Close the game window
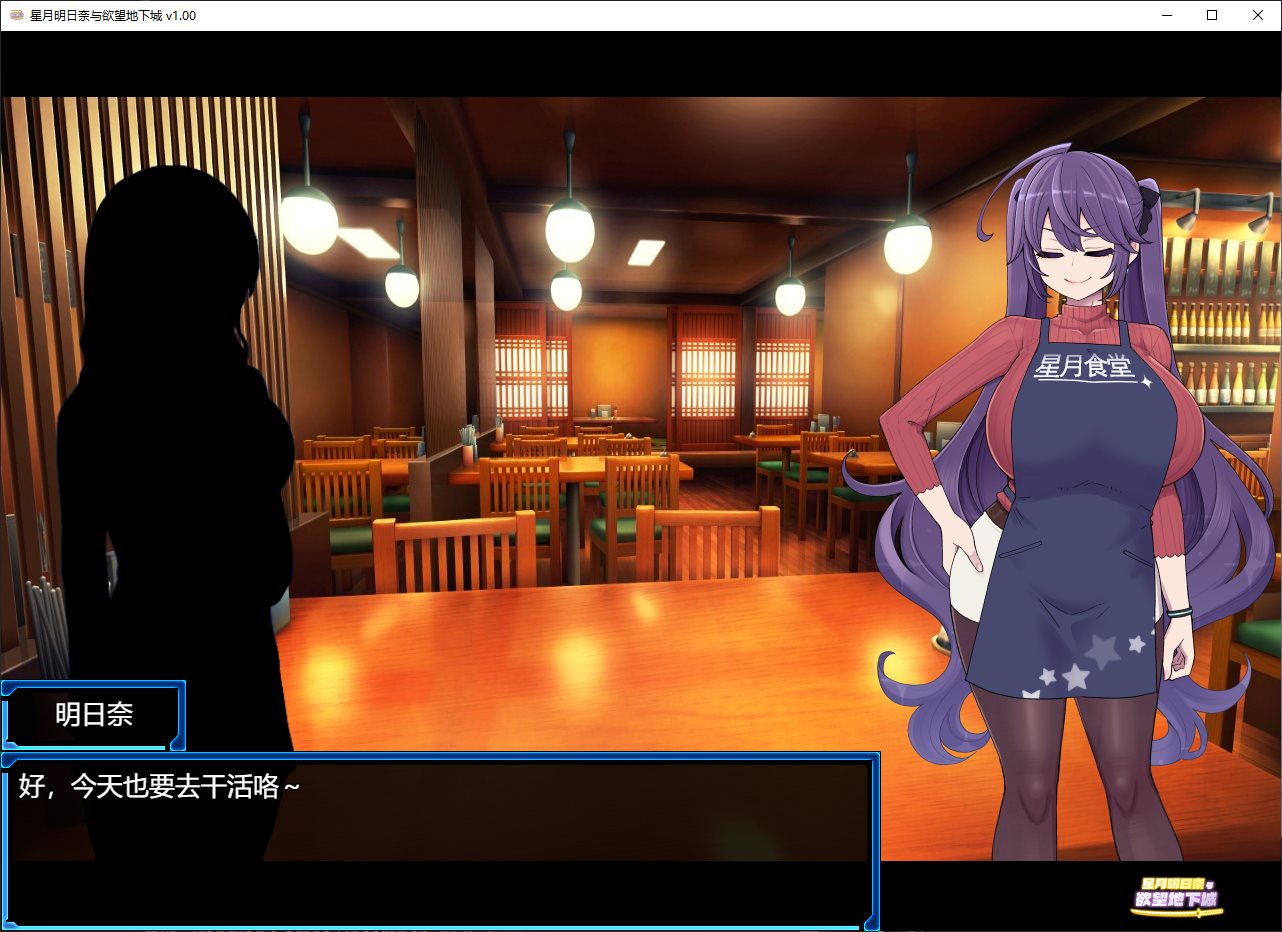Viewport: 1282px width, 932px height. pos(1258,16)
